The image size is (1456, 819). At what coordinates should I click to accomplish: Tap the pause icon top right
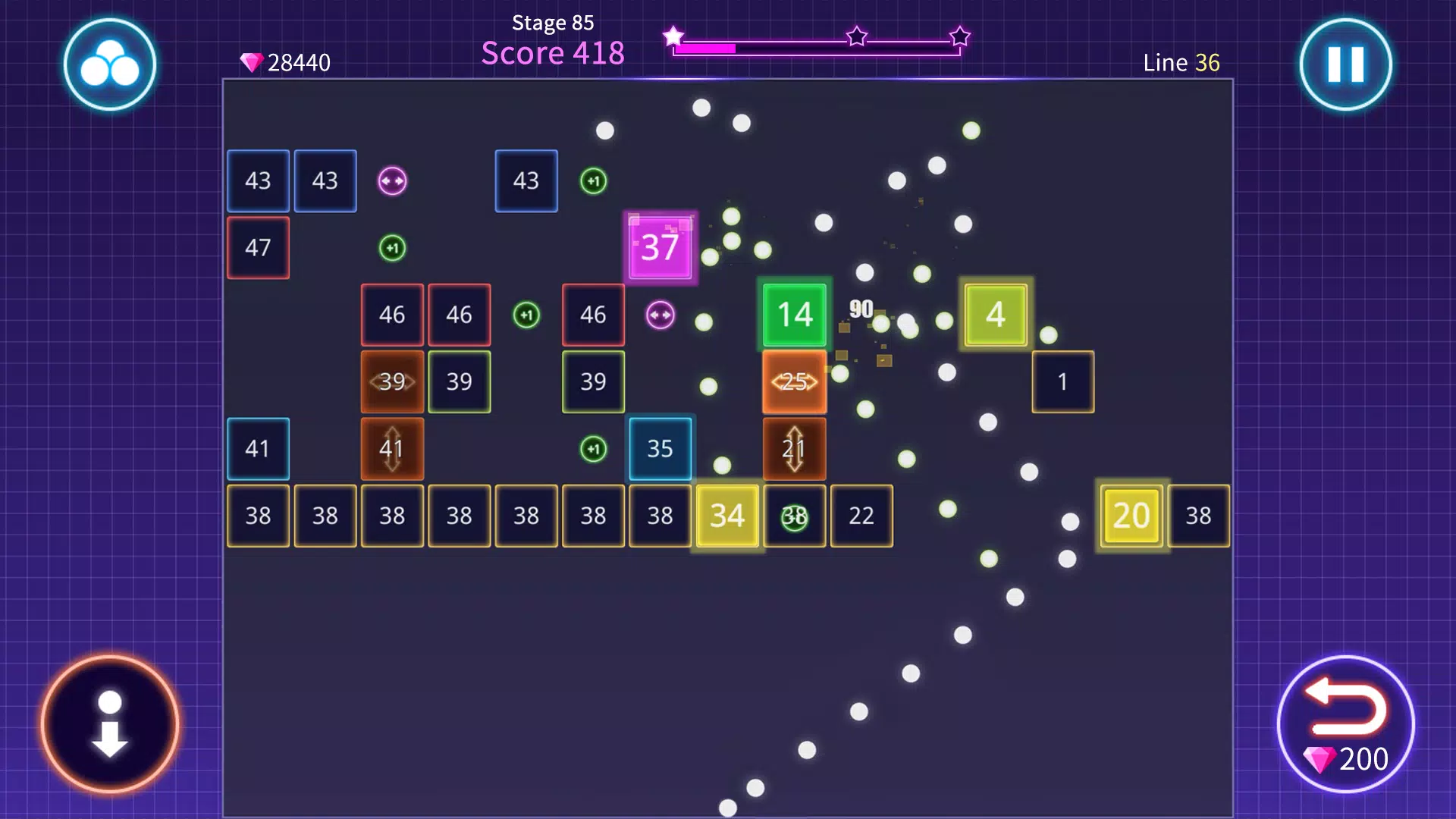(1345, 64)
